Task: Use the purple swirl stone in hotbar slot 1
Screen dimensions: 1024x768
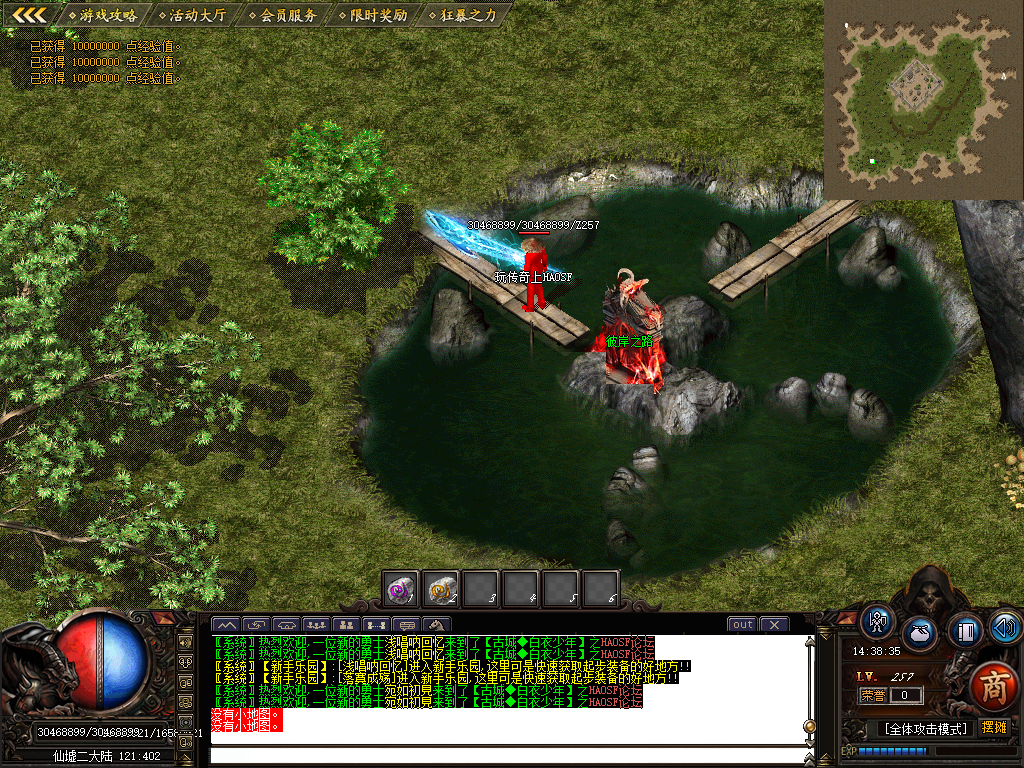Action: point(402,589)
